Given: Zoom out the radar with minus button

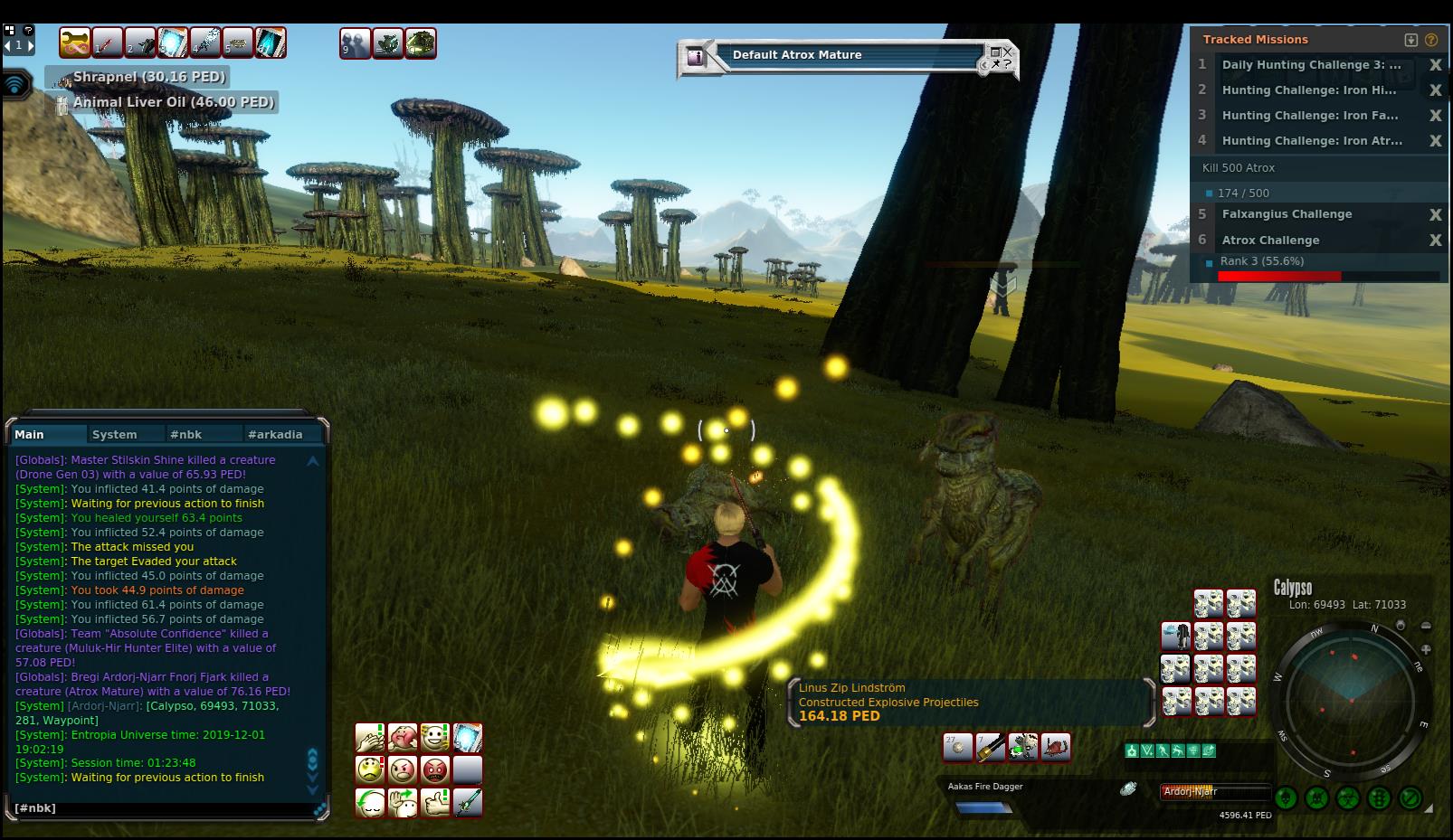Looking at the screenshot, I should tap(1426, 626).
